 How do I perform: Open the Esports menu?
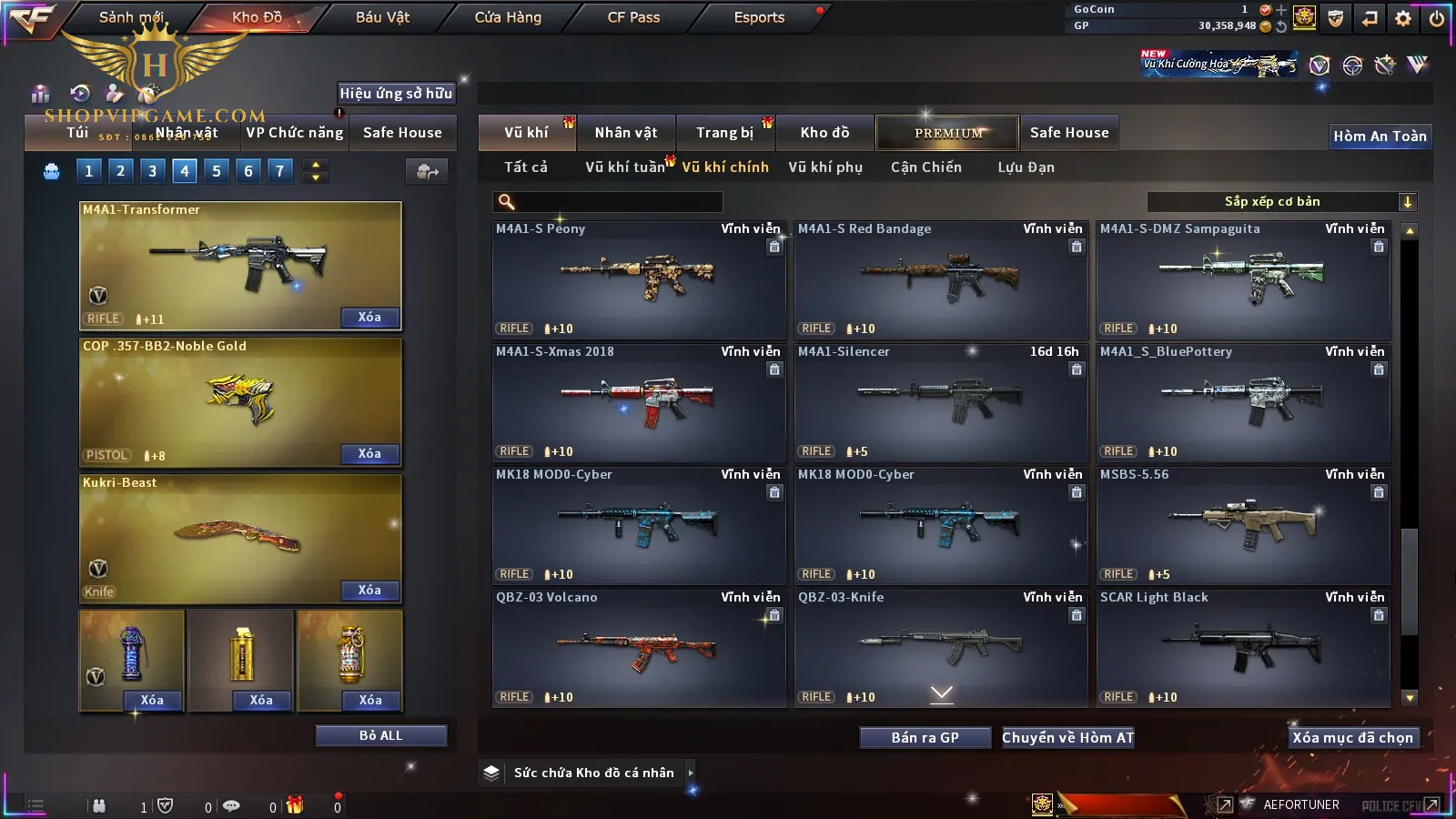pyautogui.click(x=759, y=17)
